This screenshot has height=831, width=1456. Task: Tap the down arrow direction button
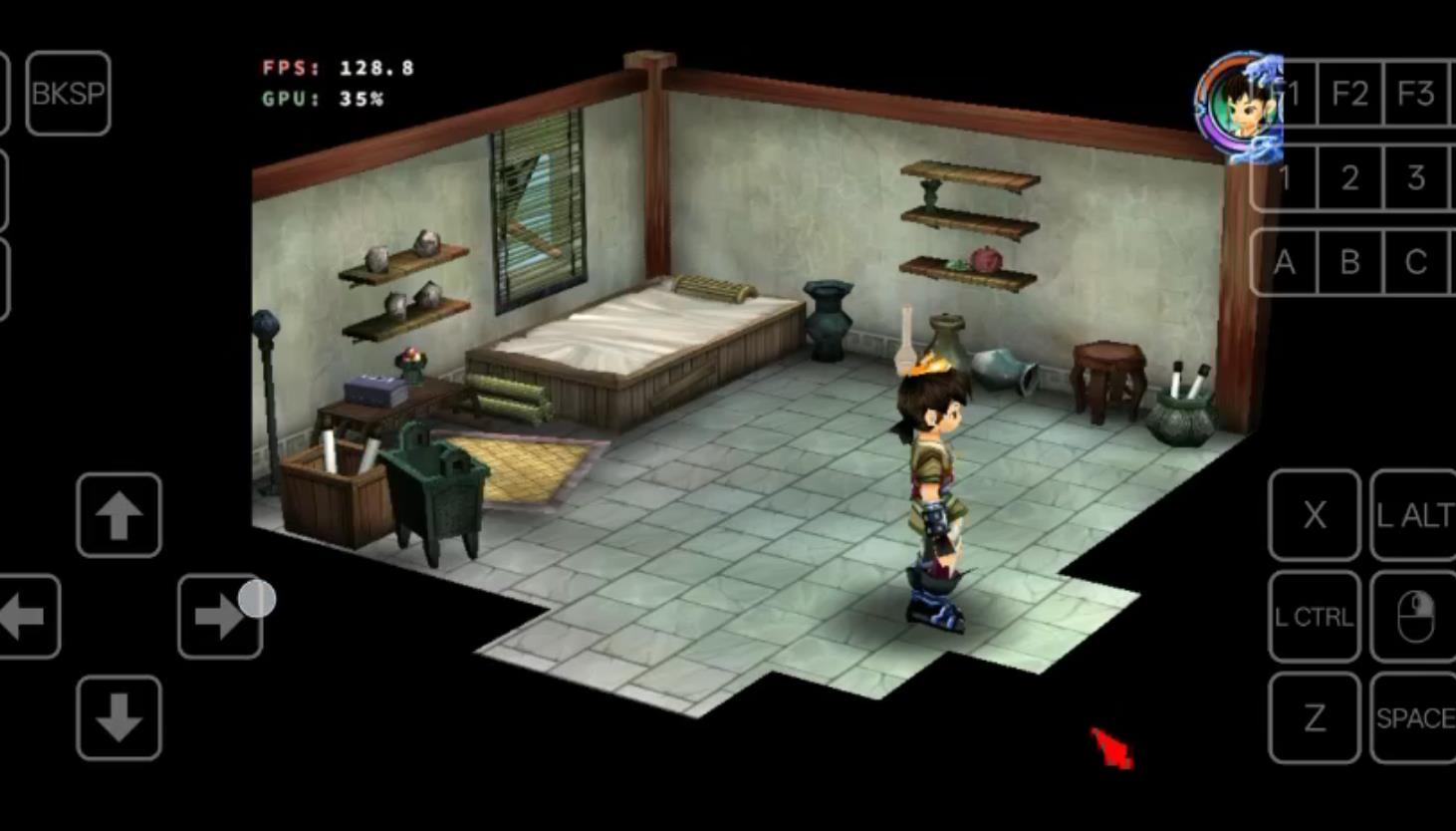(x=119, y=717)
